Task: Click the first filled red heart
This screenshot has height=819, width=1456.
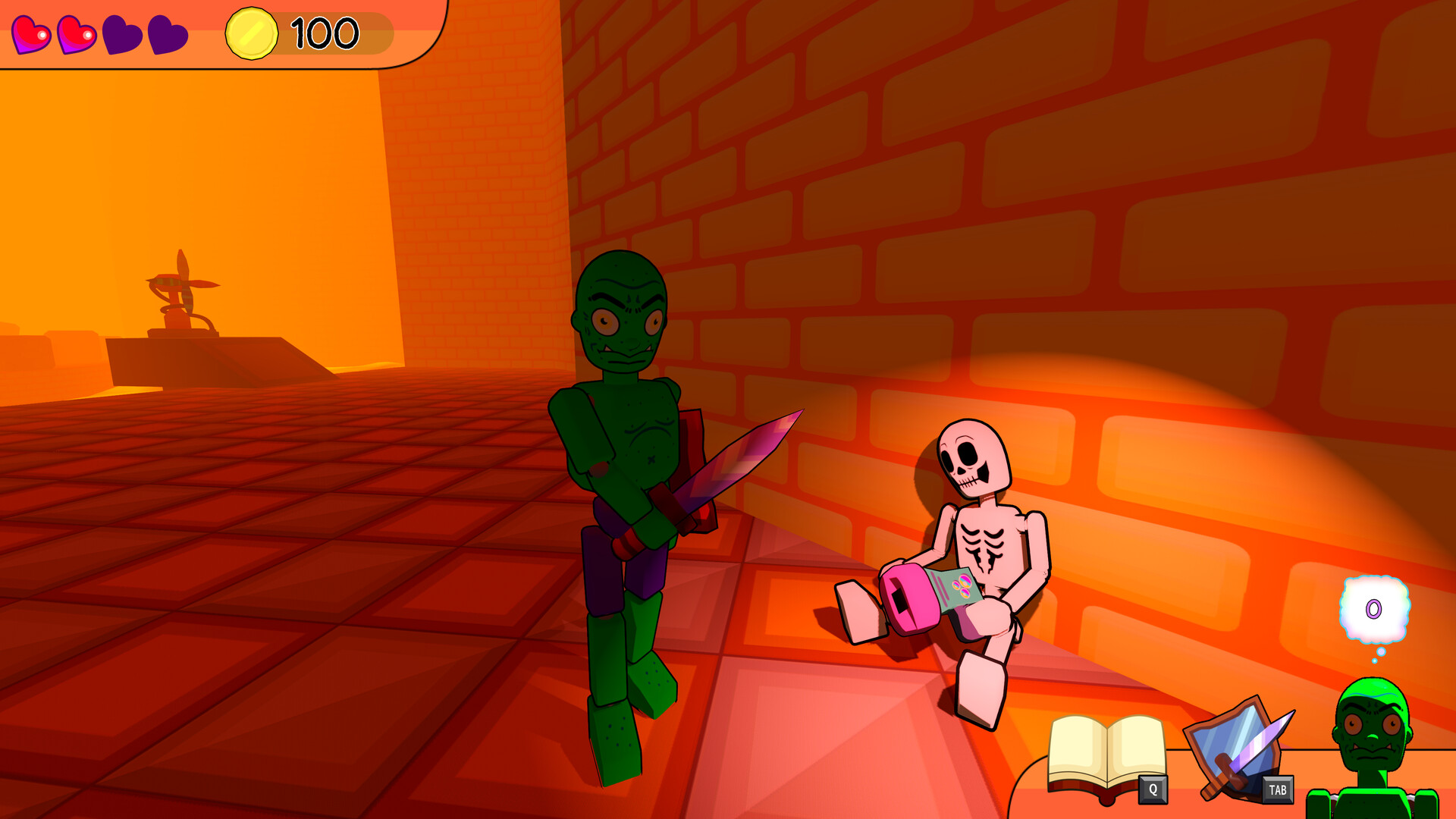Action: coord(32,33)
